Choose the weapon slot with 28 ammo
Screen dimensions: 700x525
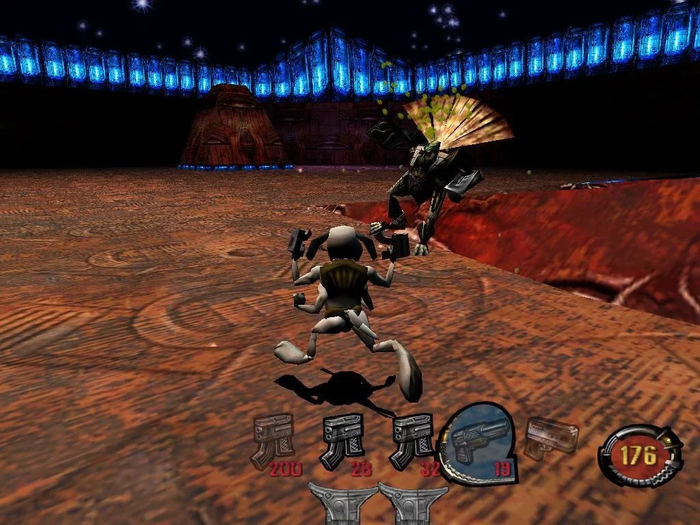point(341,440)
